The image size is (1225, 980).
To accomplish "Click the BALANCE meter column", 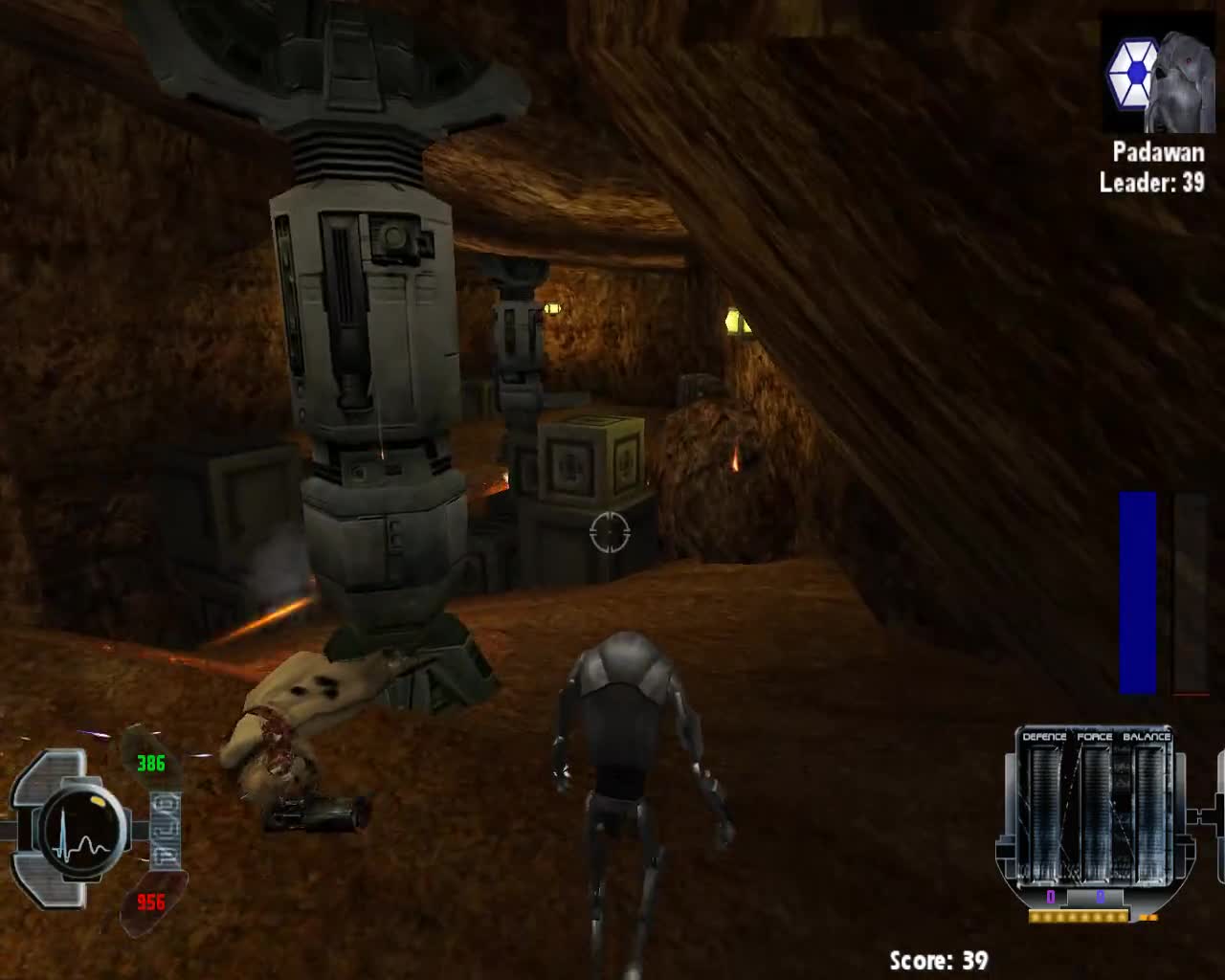I will pos(1149,812).
